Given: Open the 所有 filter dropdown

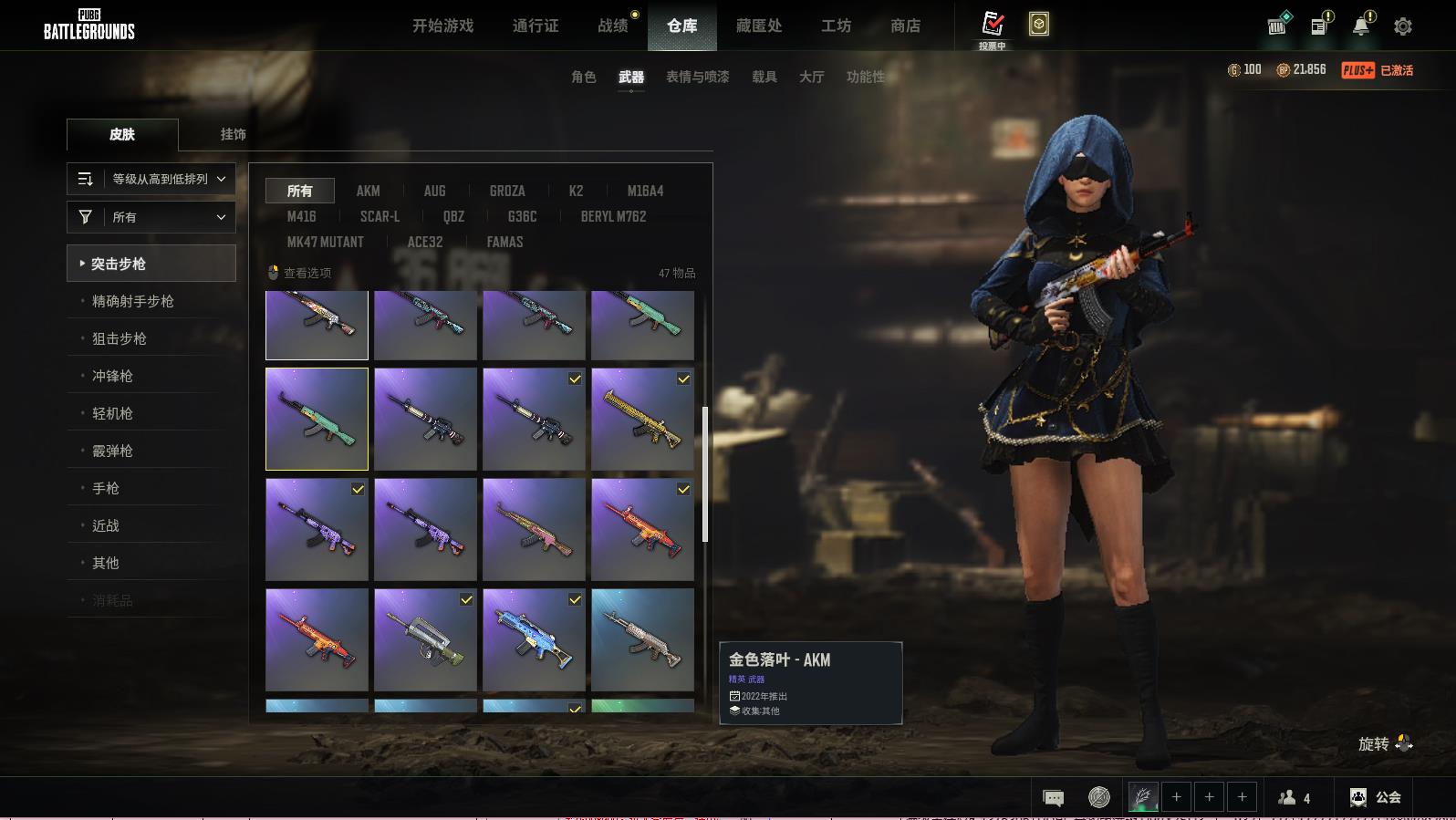Looking at the screenshot, I should click(151, 217).
